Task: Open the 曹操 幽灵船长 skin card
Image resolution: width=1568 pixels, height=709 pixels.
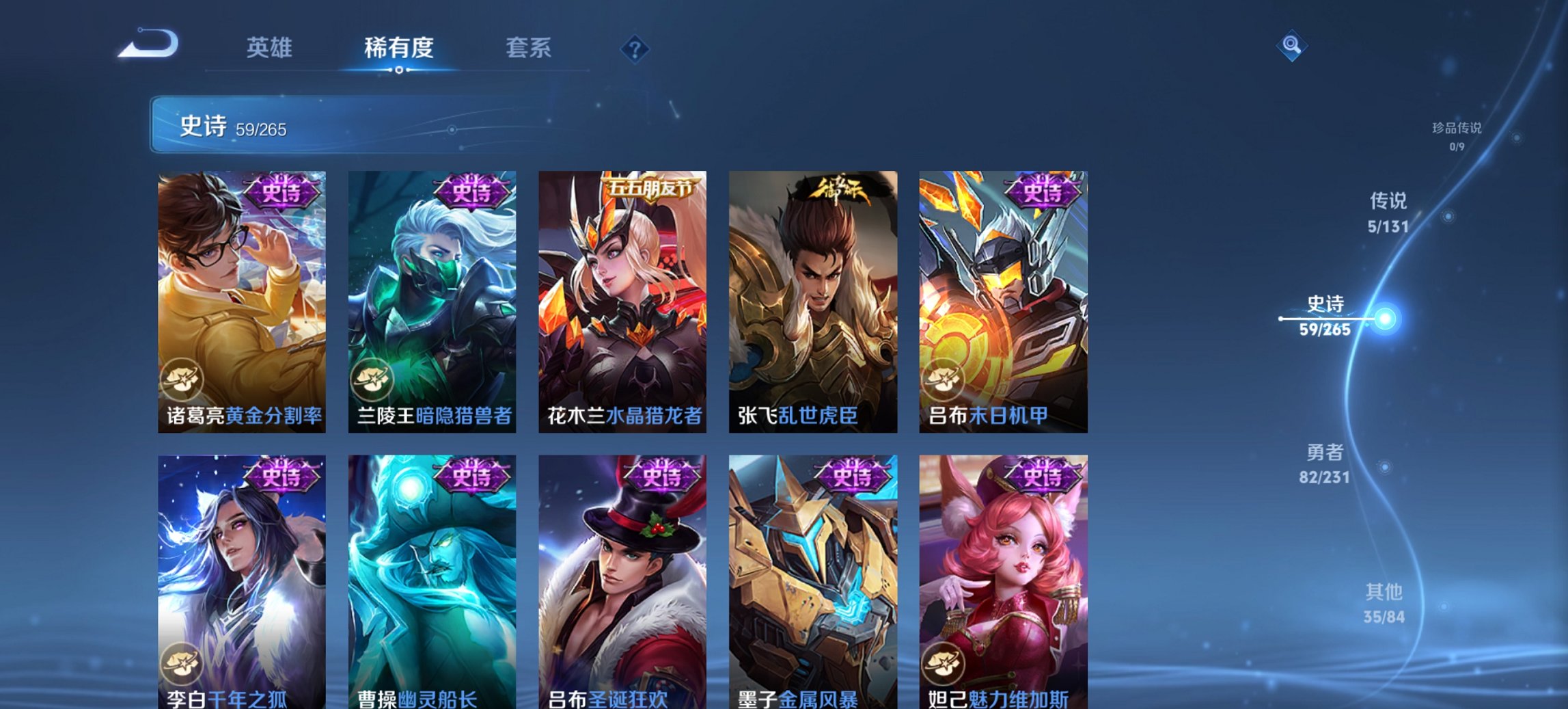Action: coord(431,581)
